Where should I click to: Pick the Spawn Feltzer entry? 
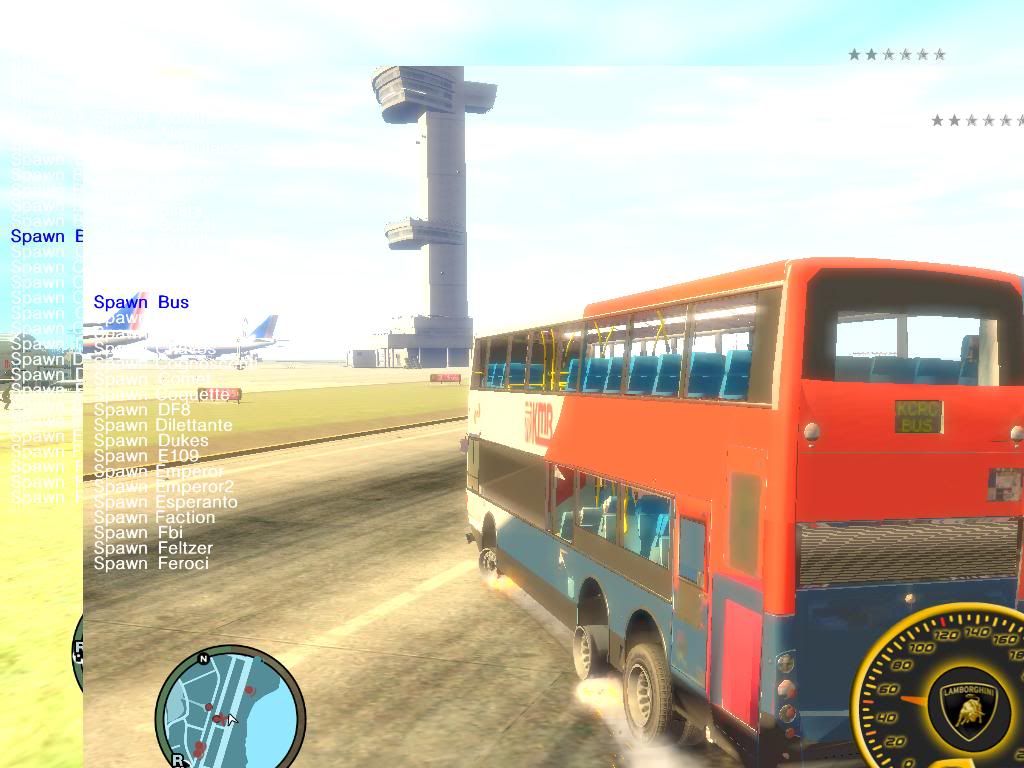(153, 548)
